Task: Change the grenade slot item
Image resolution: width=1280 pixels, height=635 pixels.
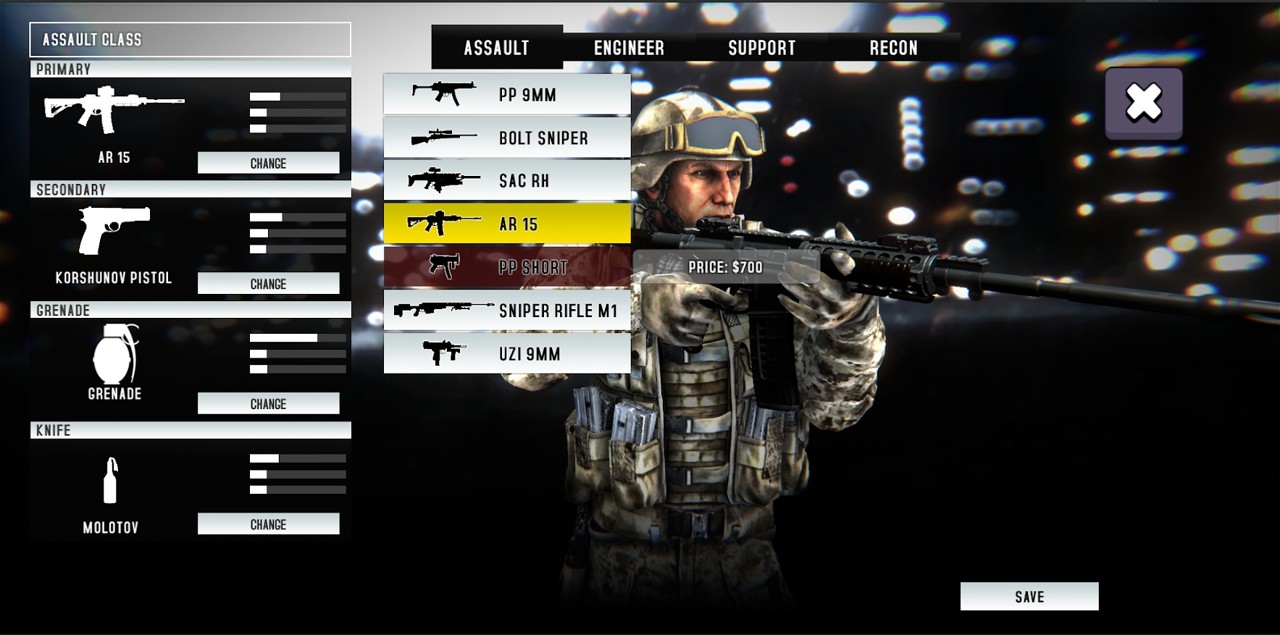Action: coord(268,404)
